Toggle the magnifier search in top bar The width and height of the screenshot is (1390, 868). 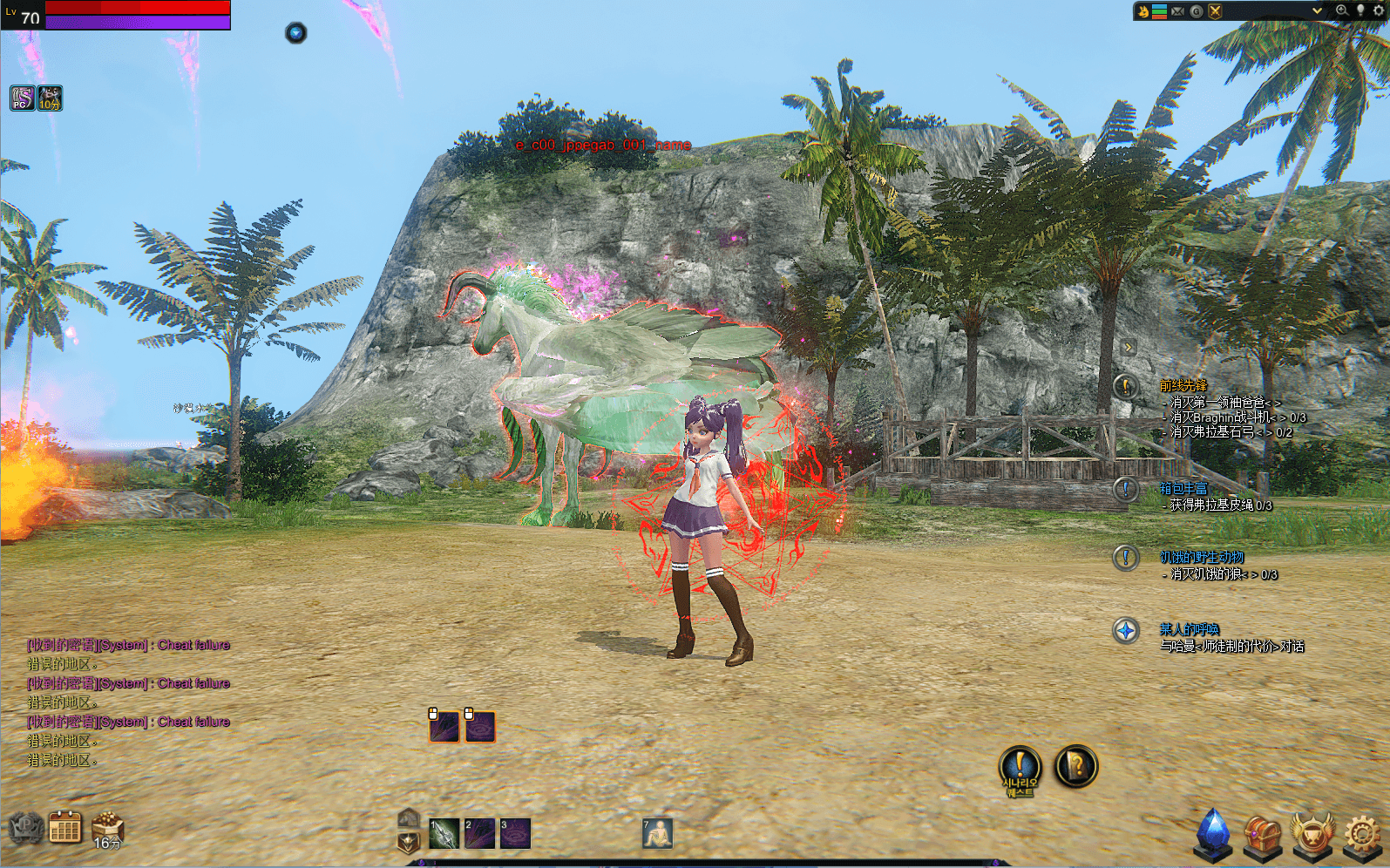point(1342,10)
